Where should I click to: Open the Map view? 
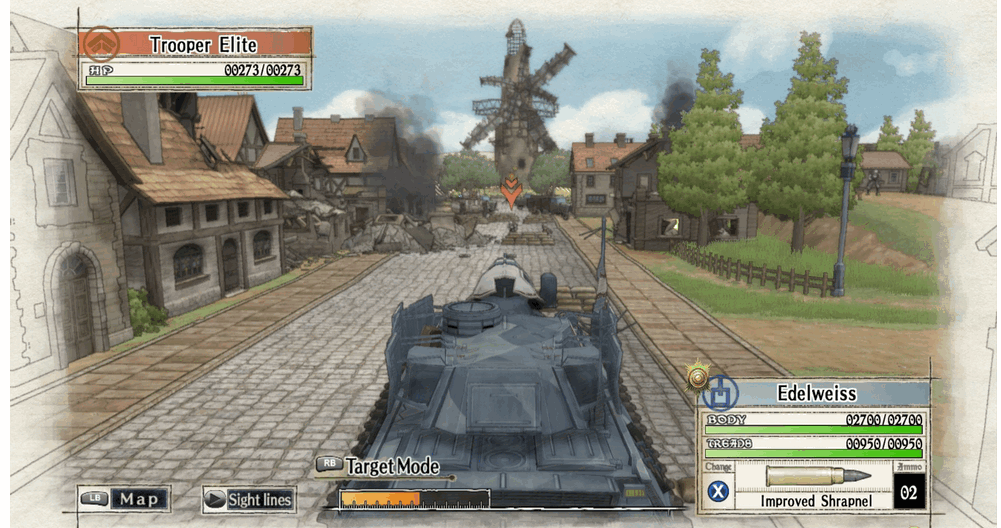coord(126,498)
